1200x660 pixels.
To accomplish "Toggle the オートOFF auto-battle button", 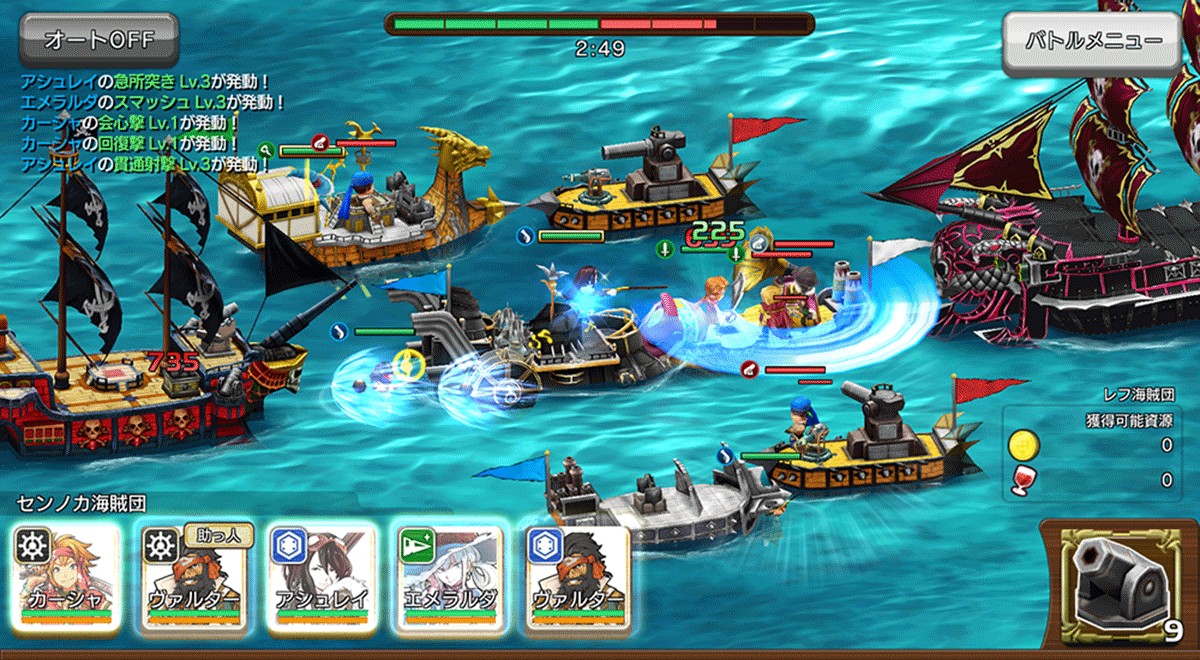I will point(97,40).
